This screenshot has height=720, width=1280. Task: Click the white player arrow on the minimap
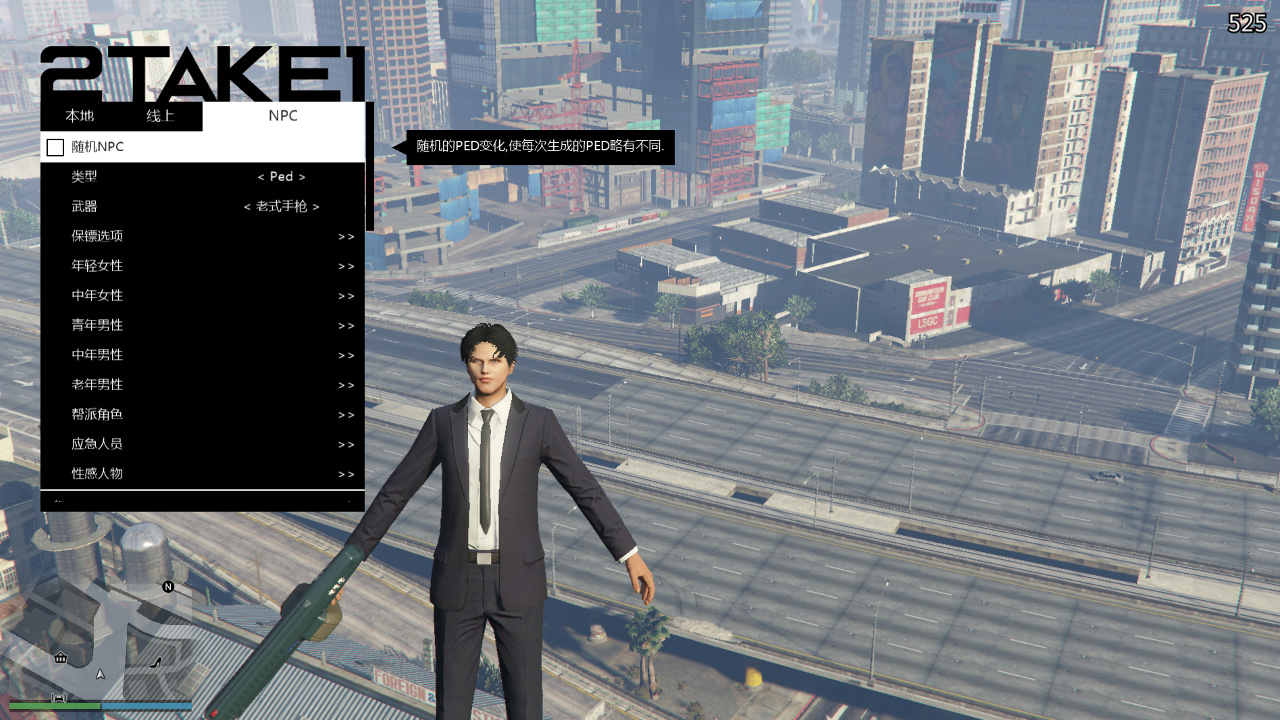100,674
